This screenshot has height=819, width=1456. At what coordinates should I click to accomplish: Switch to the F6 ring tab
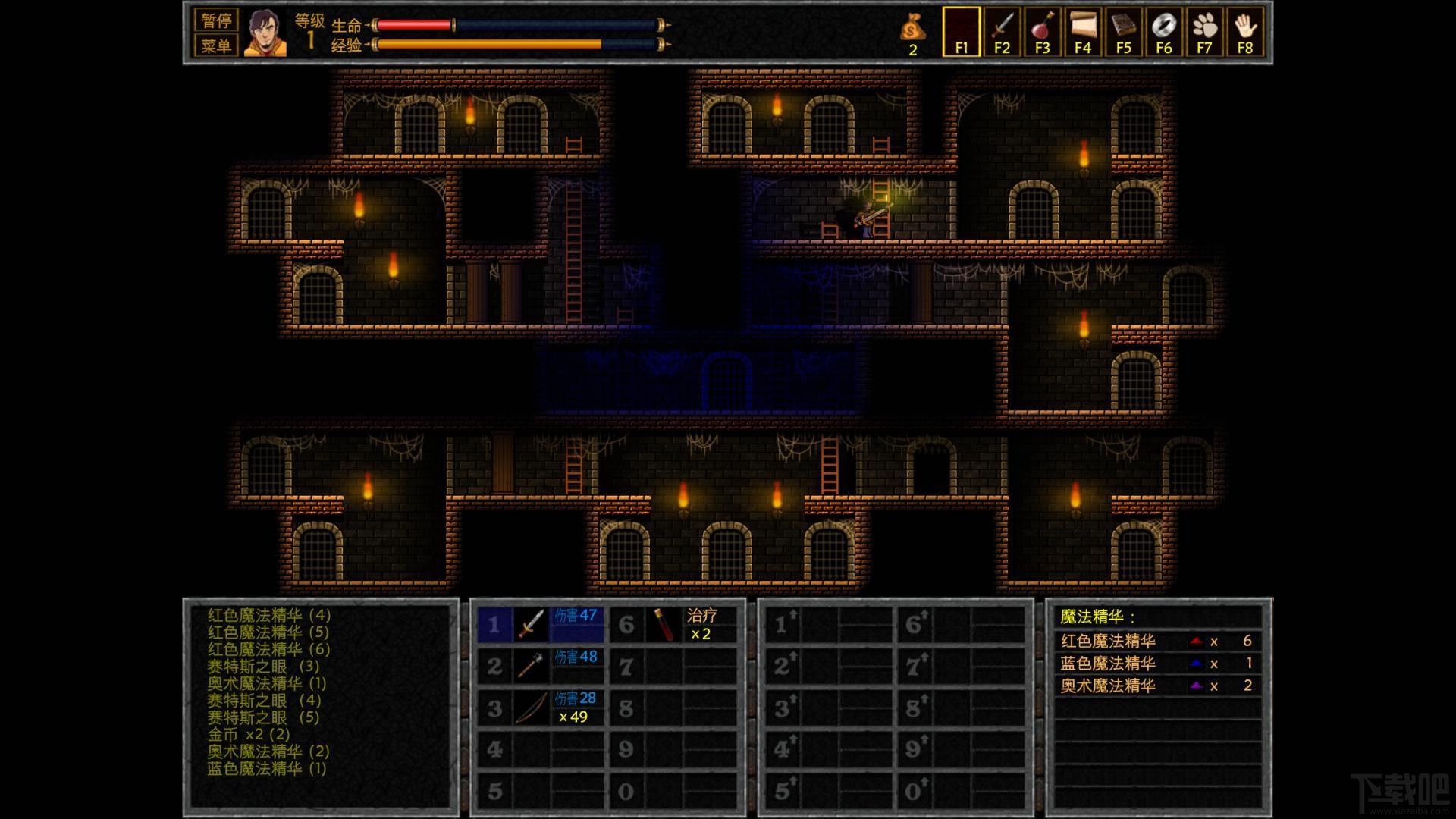[1164, 33]
